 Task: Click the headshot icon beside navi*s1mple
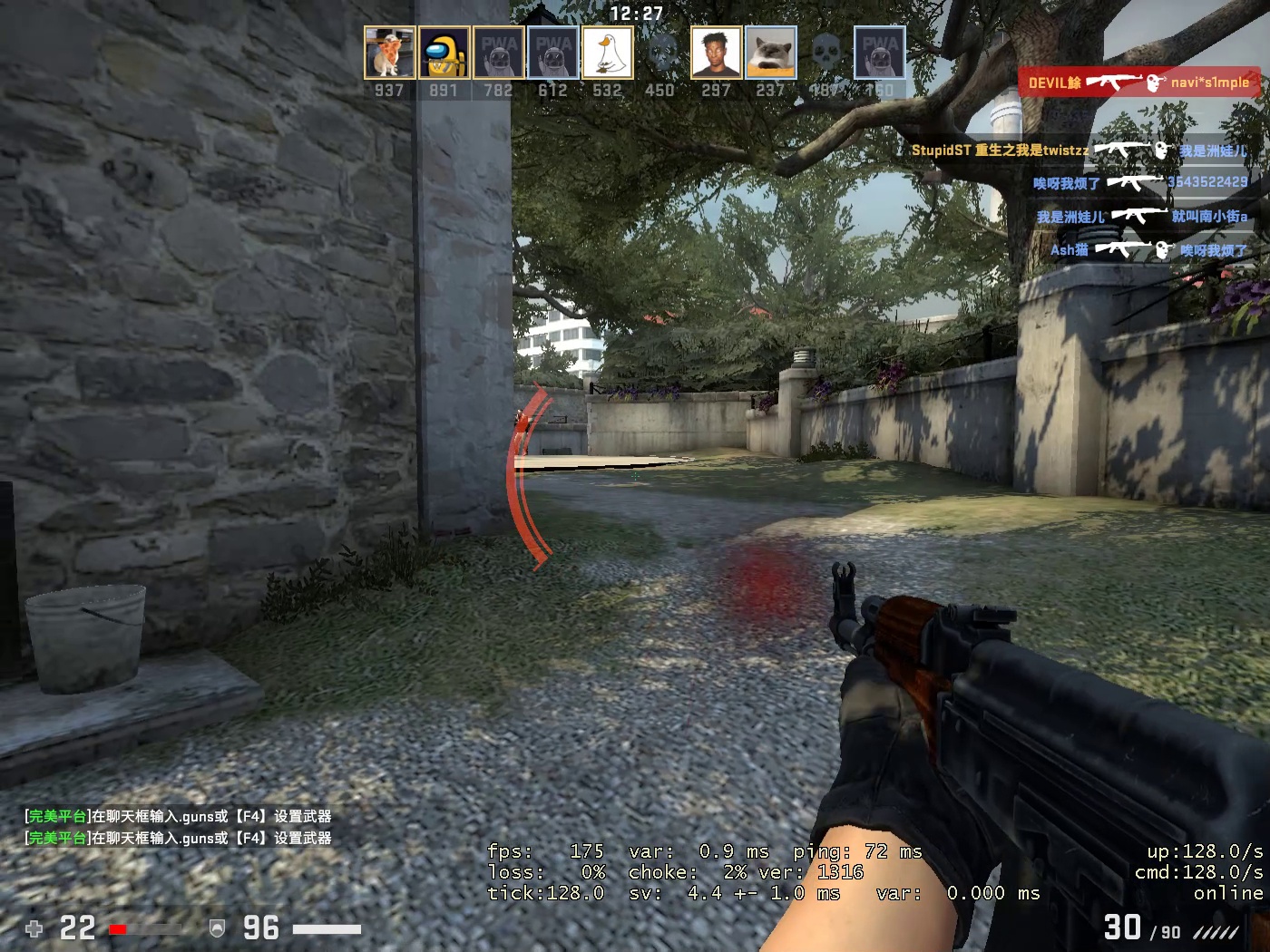click(1152, 83)
